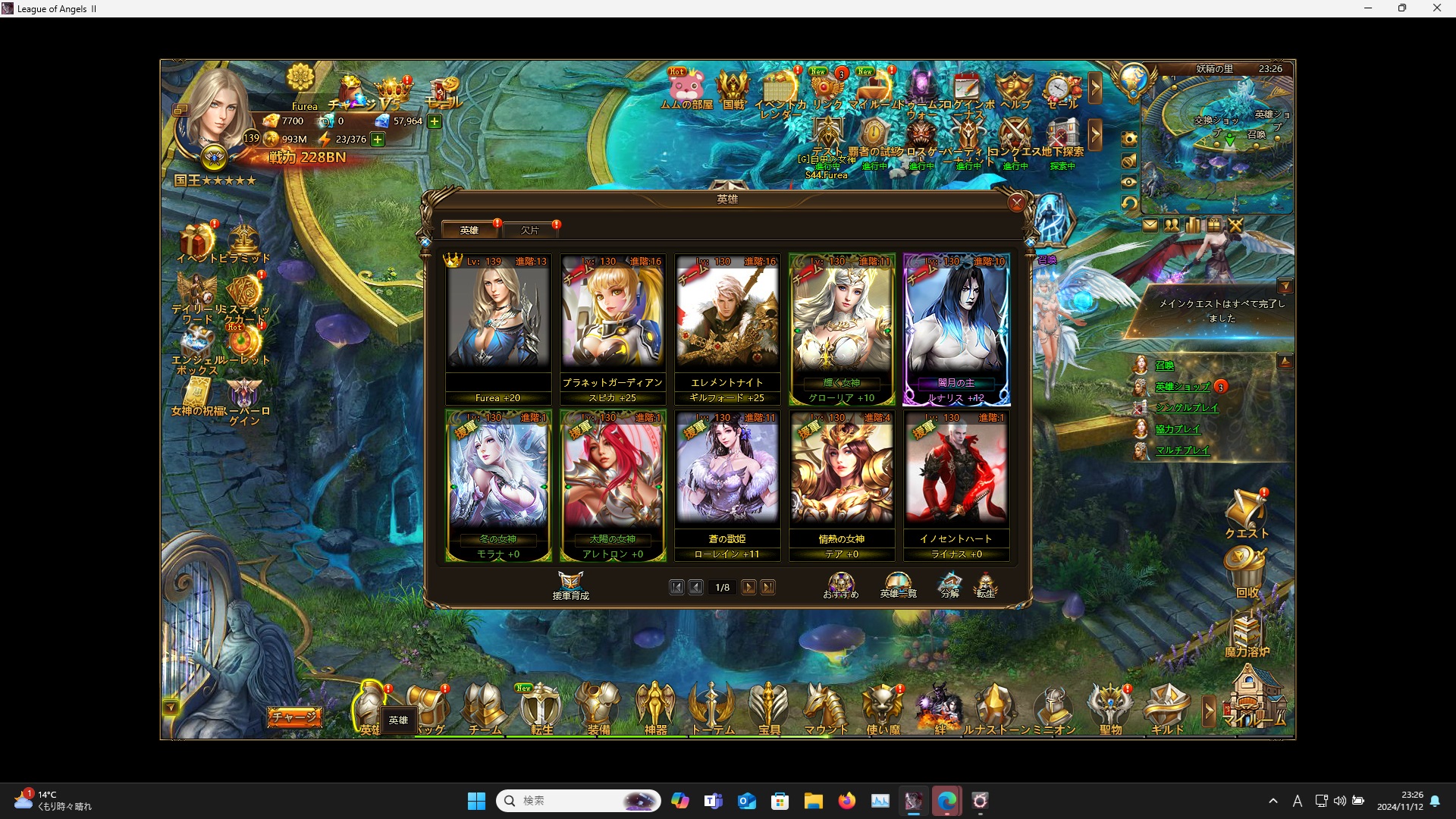Advance to the next hero page arrow
Screen dimensions: 1456x819
(749, 587)
